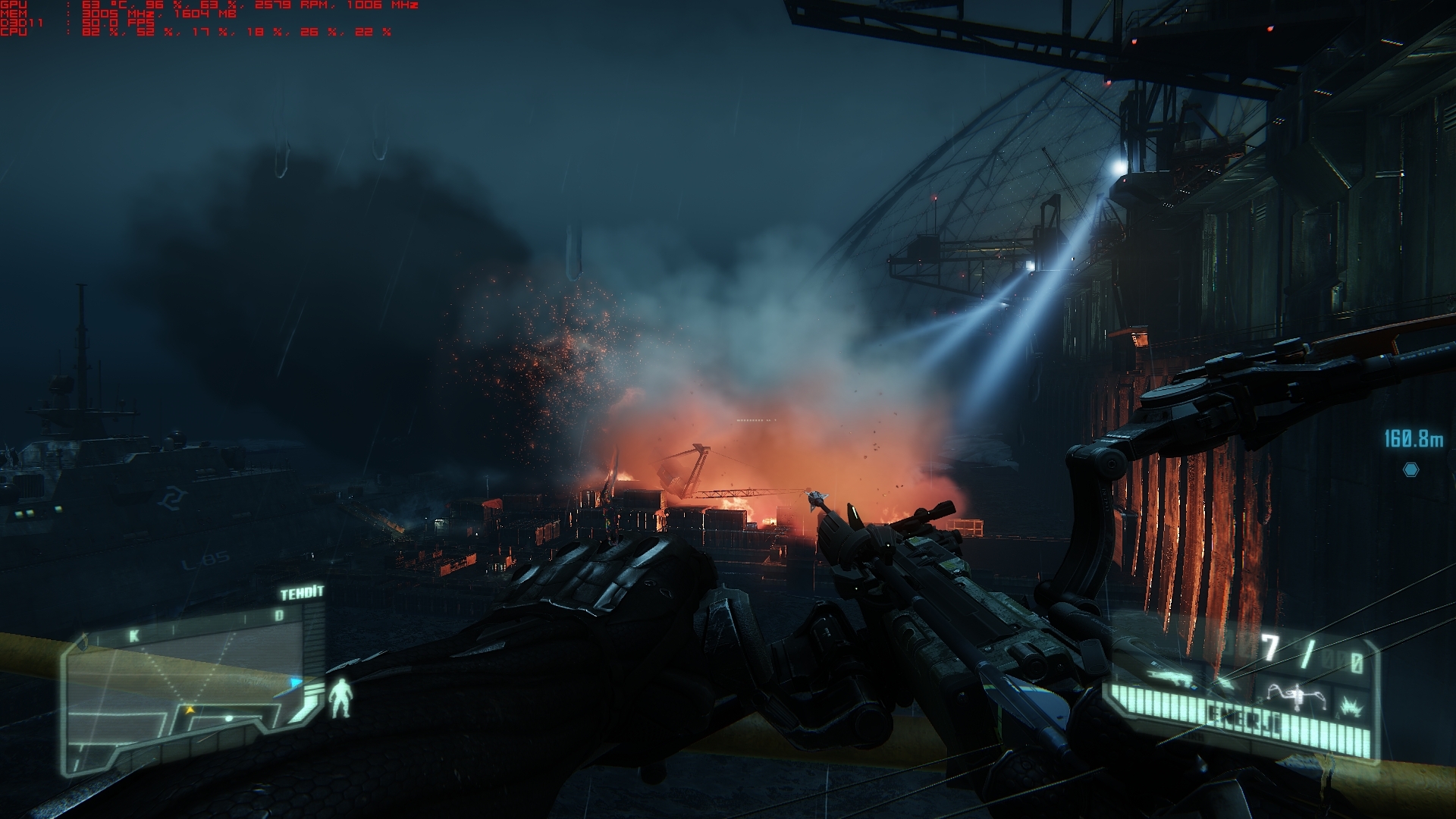Select the nanosuit silhouette stance icon
Image resolution: width=1456 pixels, height=819 pixels.
click(x=343, y=698)
